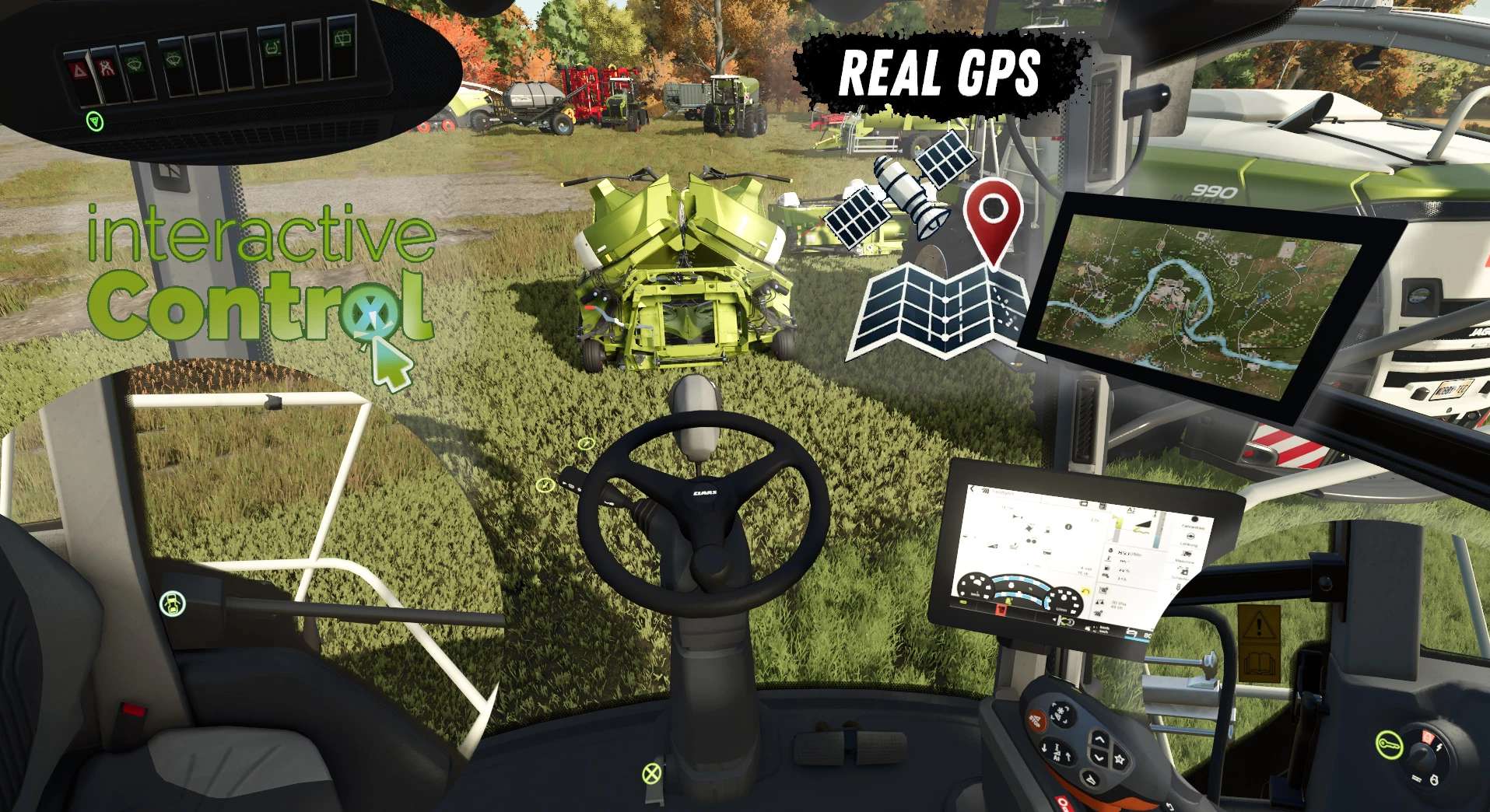The width and height of the screenshot is (1490, 812).
Task: Toggle the green X icon near the pedals
Action: pos(651,774)
